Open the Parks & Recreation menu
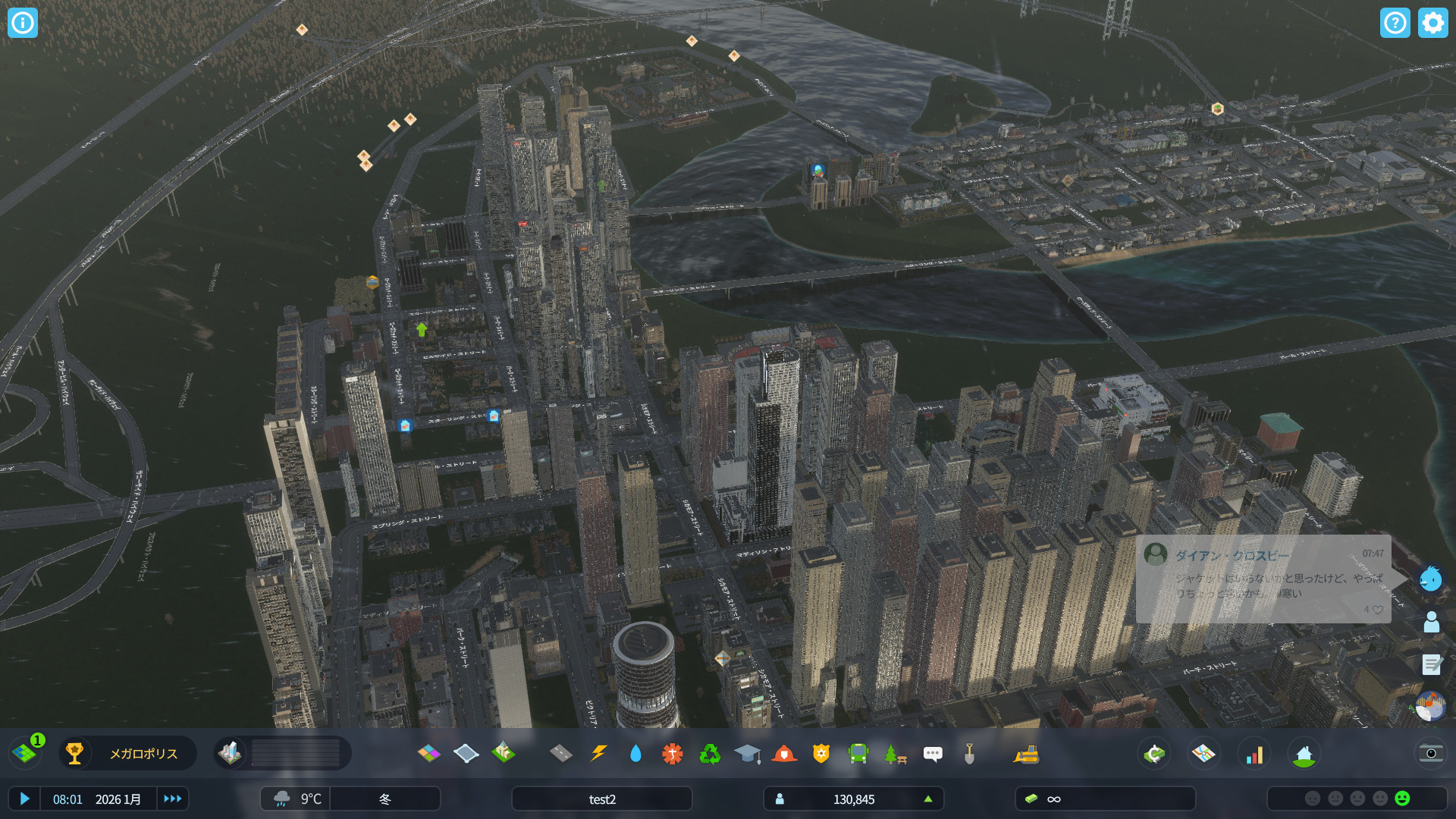This screenshot has height=819, width=1456. [x=895, y=754]
